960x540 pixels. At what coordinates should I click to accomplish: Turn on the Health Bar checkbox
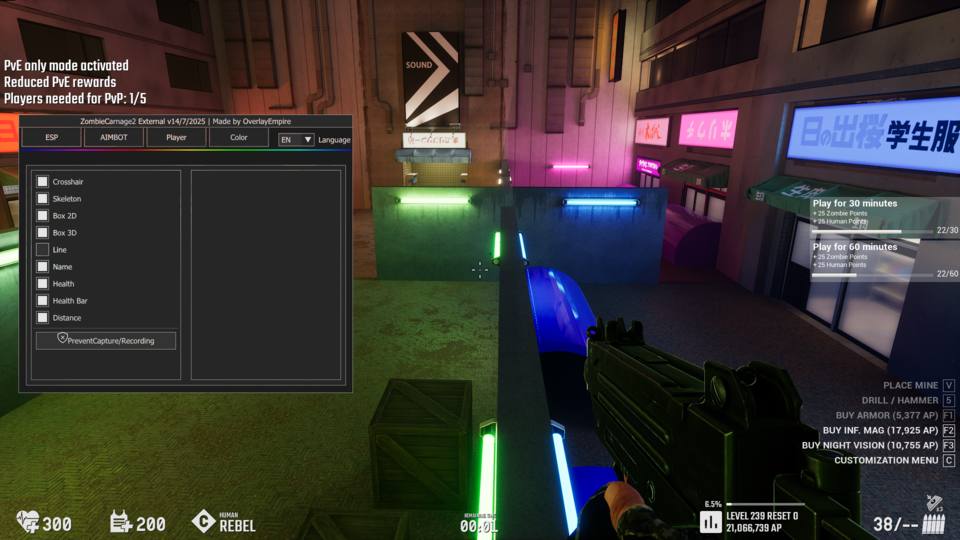[x=43, y=301]
